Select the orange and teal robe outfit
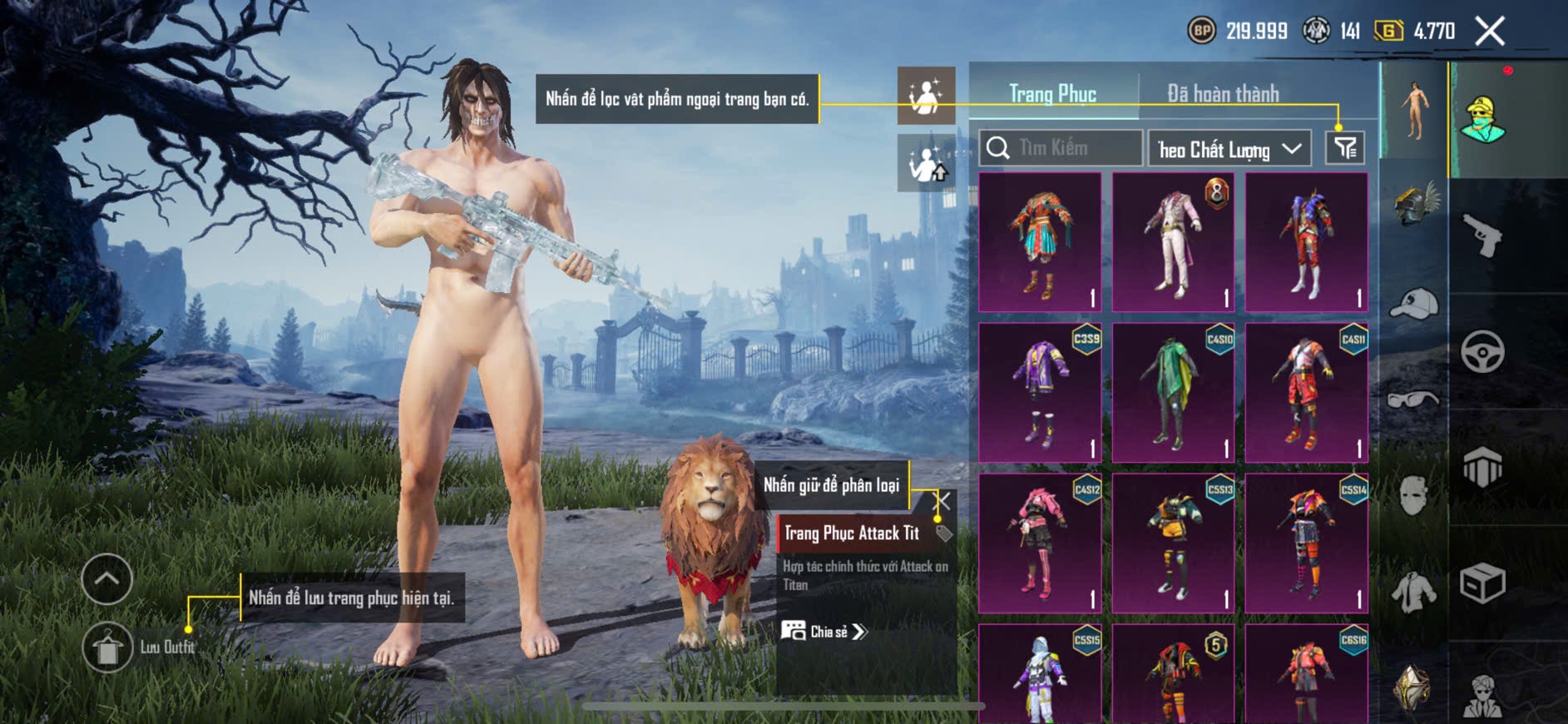 [1040, 242]
